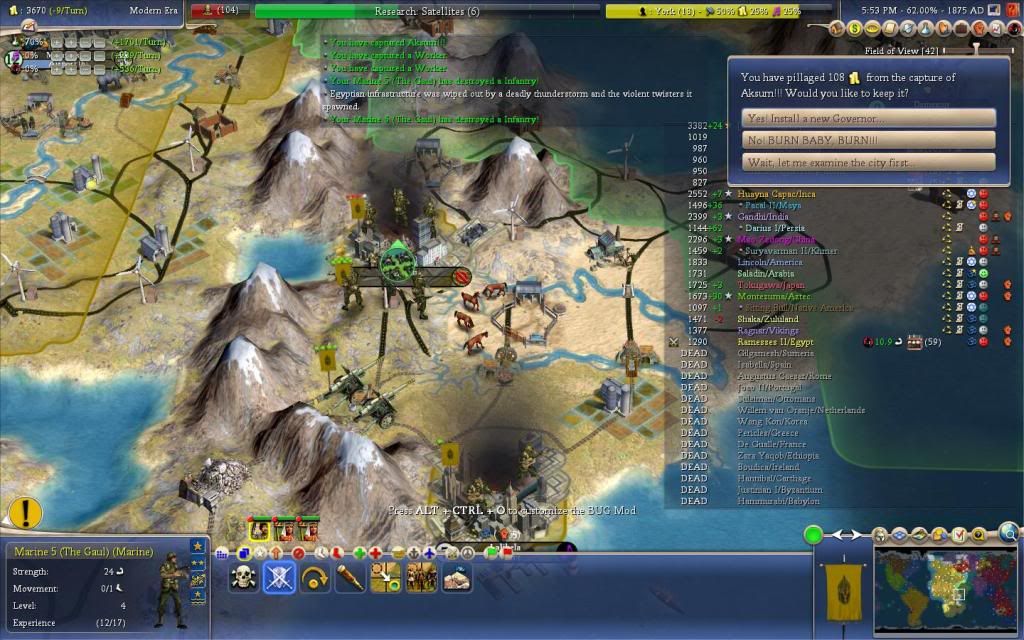1024x640 pixels.
Task: Click the green end turn button
Action: click(x=813, y=534)
